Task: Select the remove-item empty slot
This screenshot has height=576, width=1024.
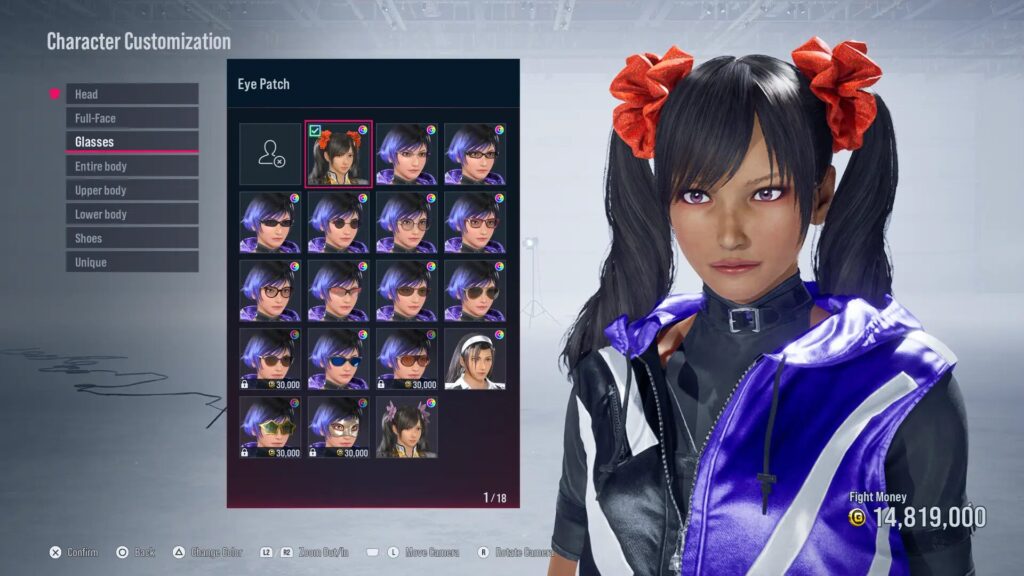Action: point(270,154)
